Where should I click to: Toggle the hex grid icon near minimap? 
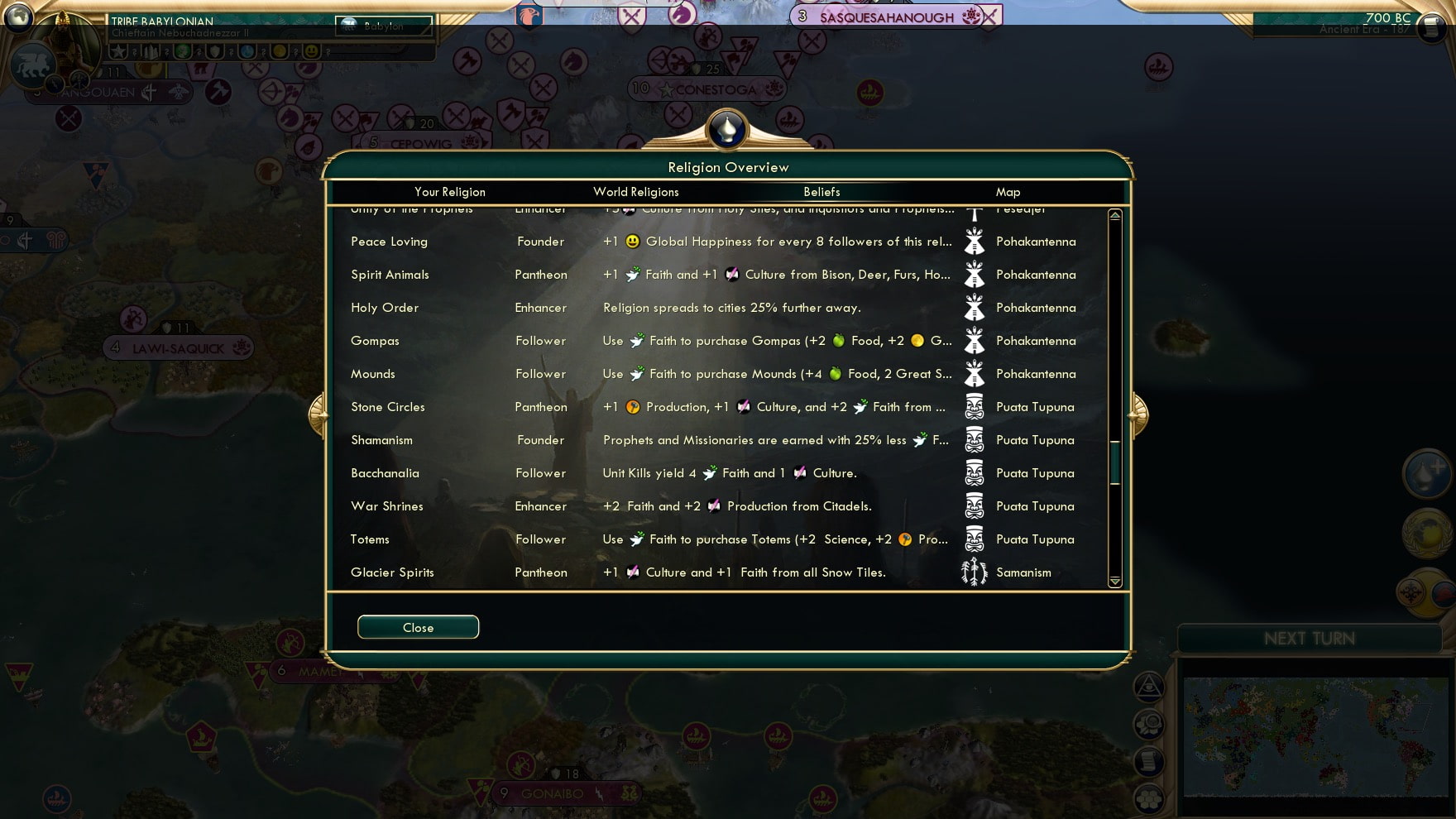pyautogui.click(x=1148, y=797)
